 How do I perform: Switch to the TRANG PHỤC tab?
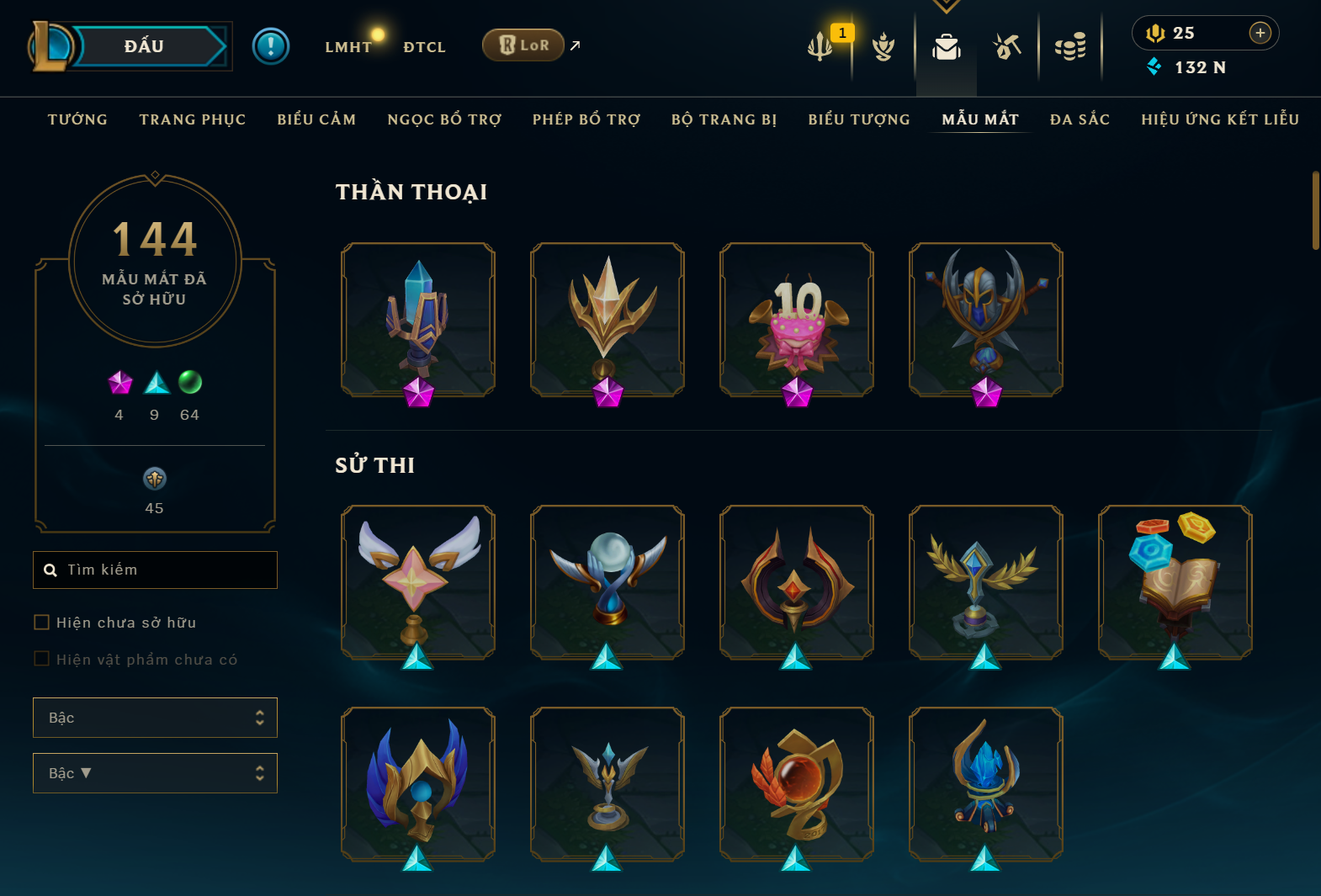tap(193, 119)
